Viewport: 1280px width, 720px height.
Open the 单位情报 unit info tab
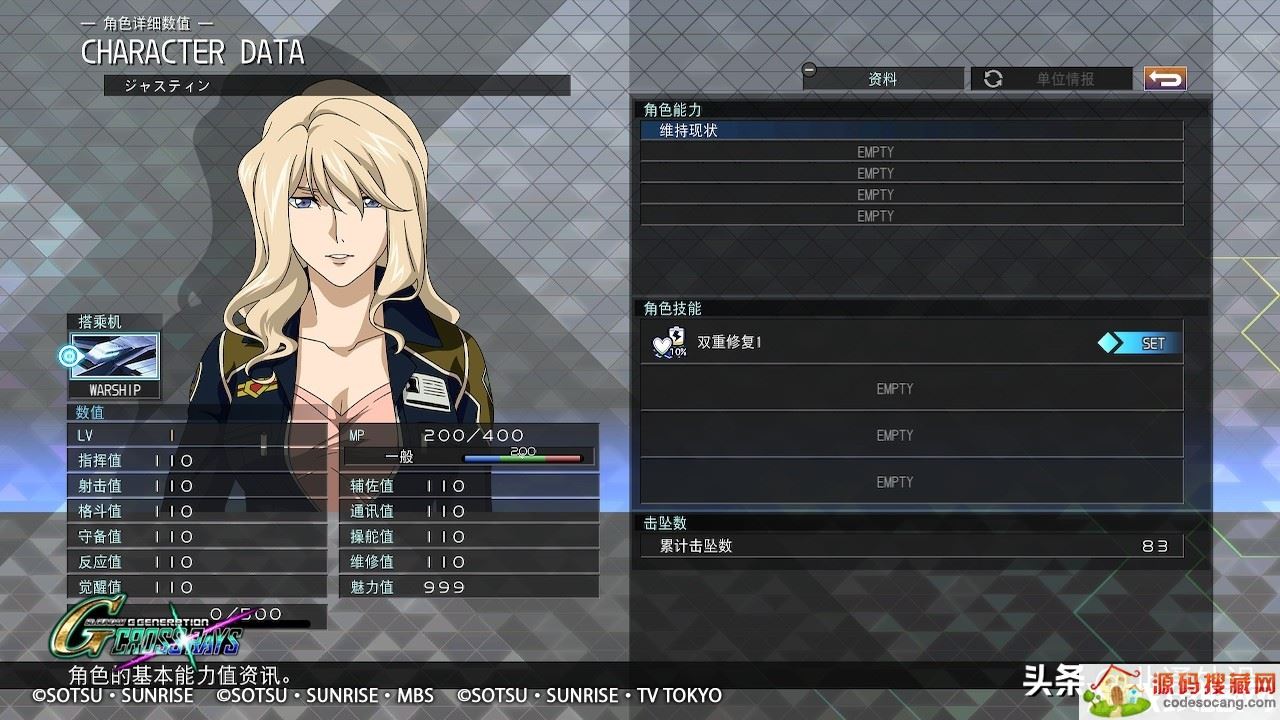pos(1050,79)
